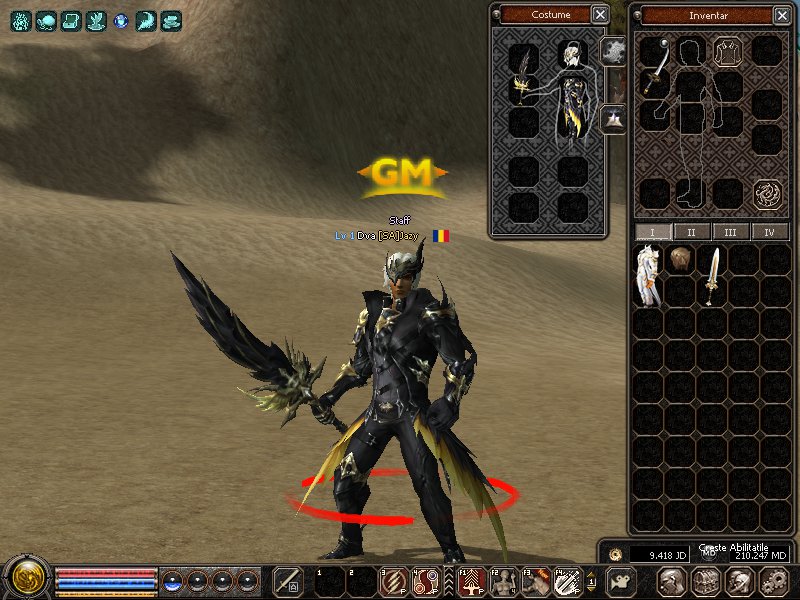Click the helmet costume head slot

[573, 56]
